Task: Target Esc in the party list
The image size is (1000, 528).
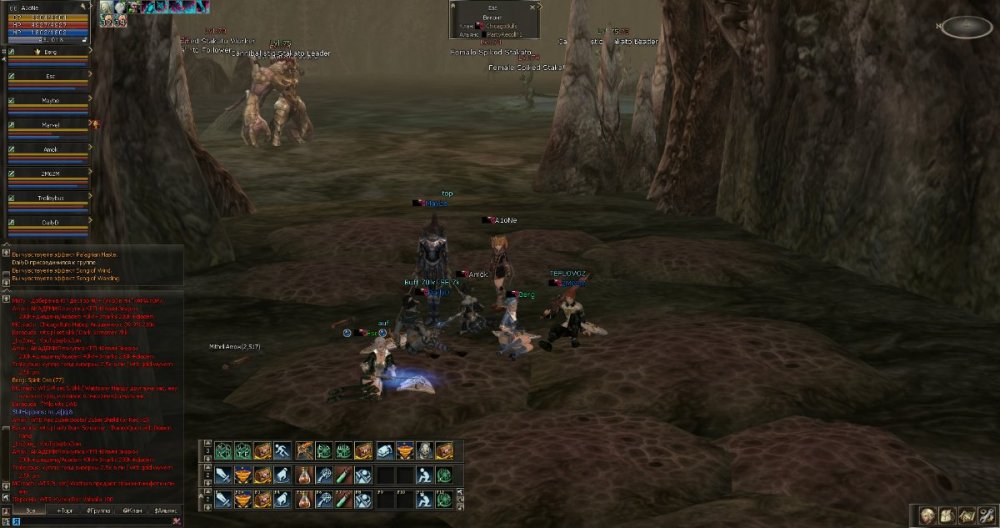Action: point(50,76)
